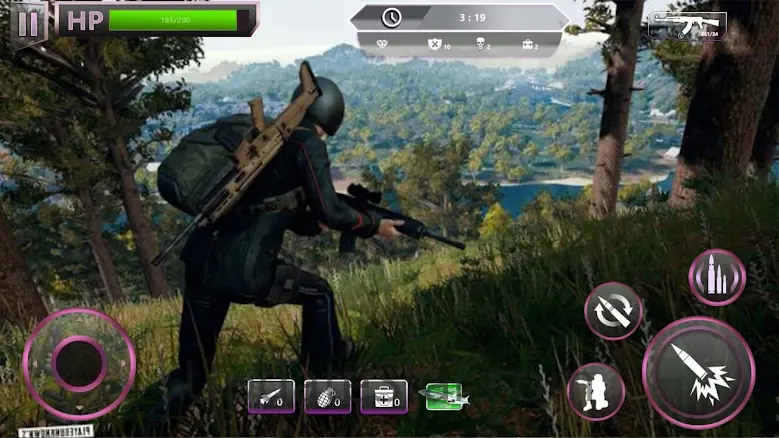The height and width of the screenshot is (438, 779).
Task: Open the three-bullets ammo type button
Action: coord(717,277)
